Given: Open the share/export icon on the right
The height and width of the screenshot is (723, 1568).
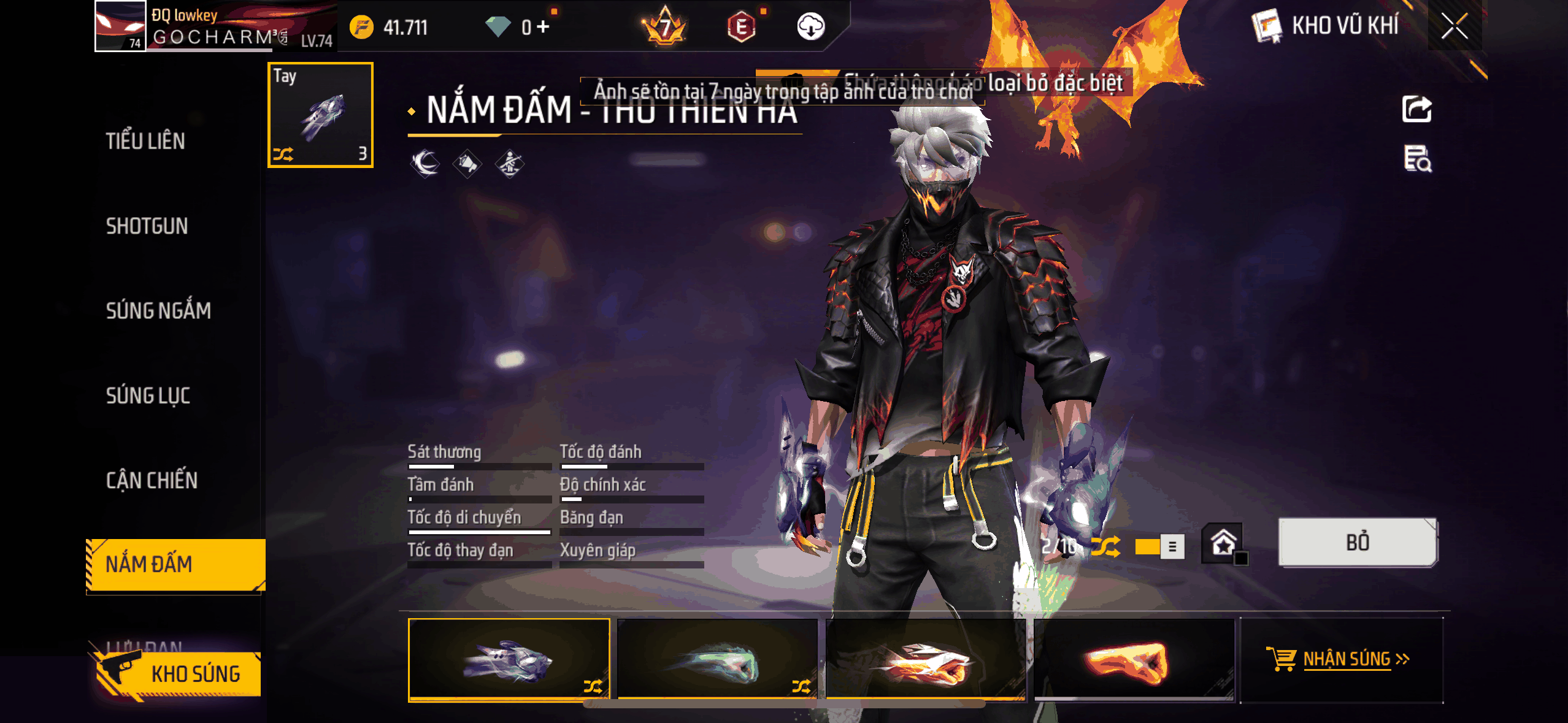Looking at the screenshot, I should 1418,109.
